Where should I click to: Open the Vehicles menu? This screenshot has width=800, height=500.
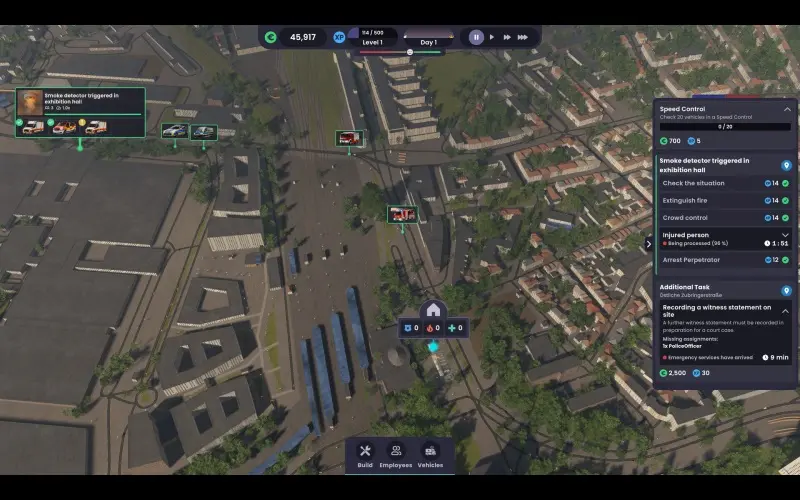coord(430,455)
